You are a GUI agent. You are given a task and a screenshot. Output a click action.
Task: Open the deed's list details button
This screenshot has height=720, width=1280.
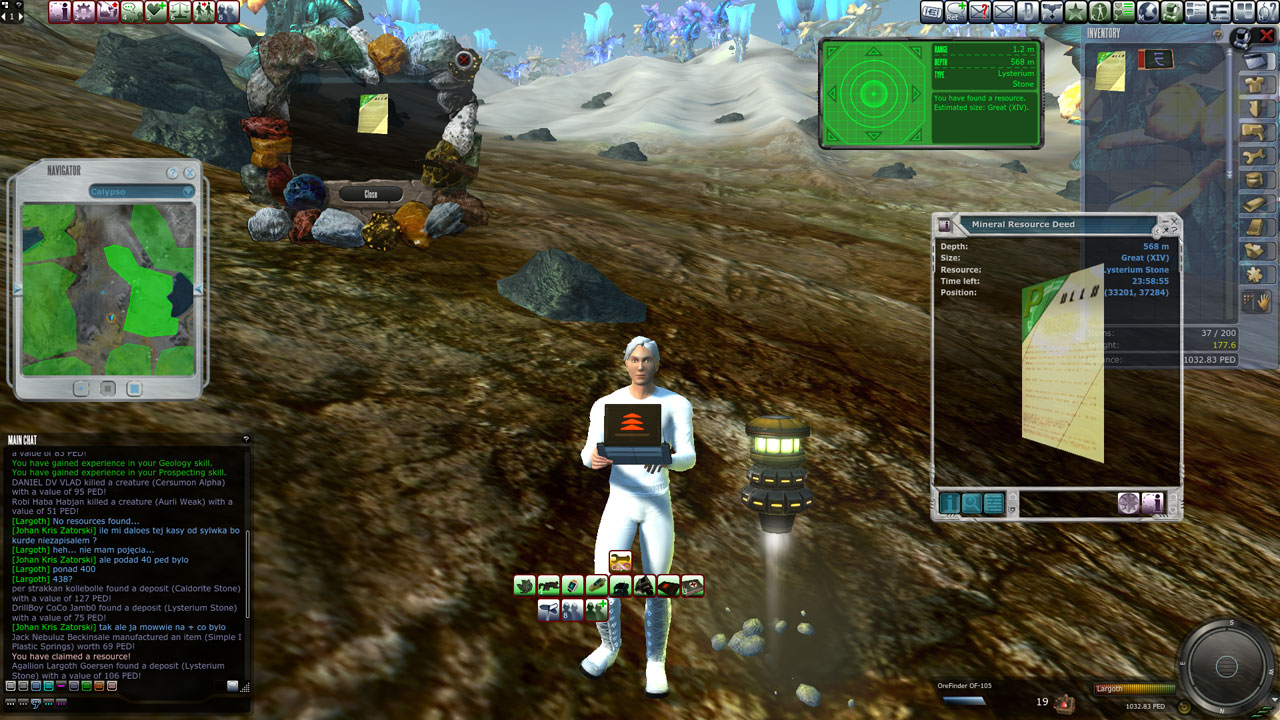[x=993, y=503]
